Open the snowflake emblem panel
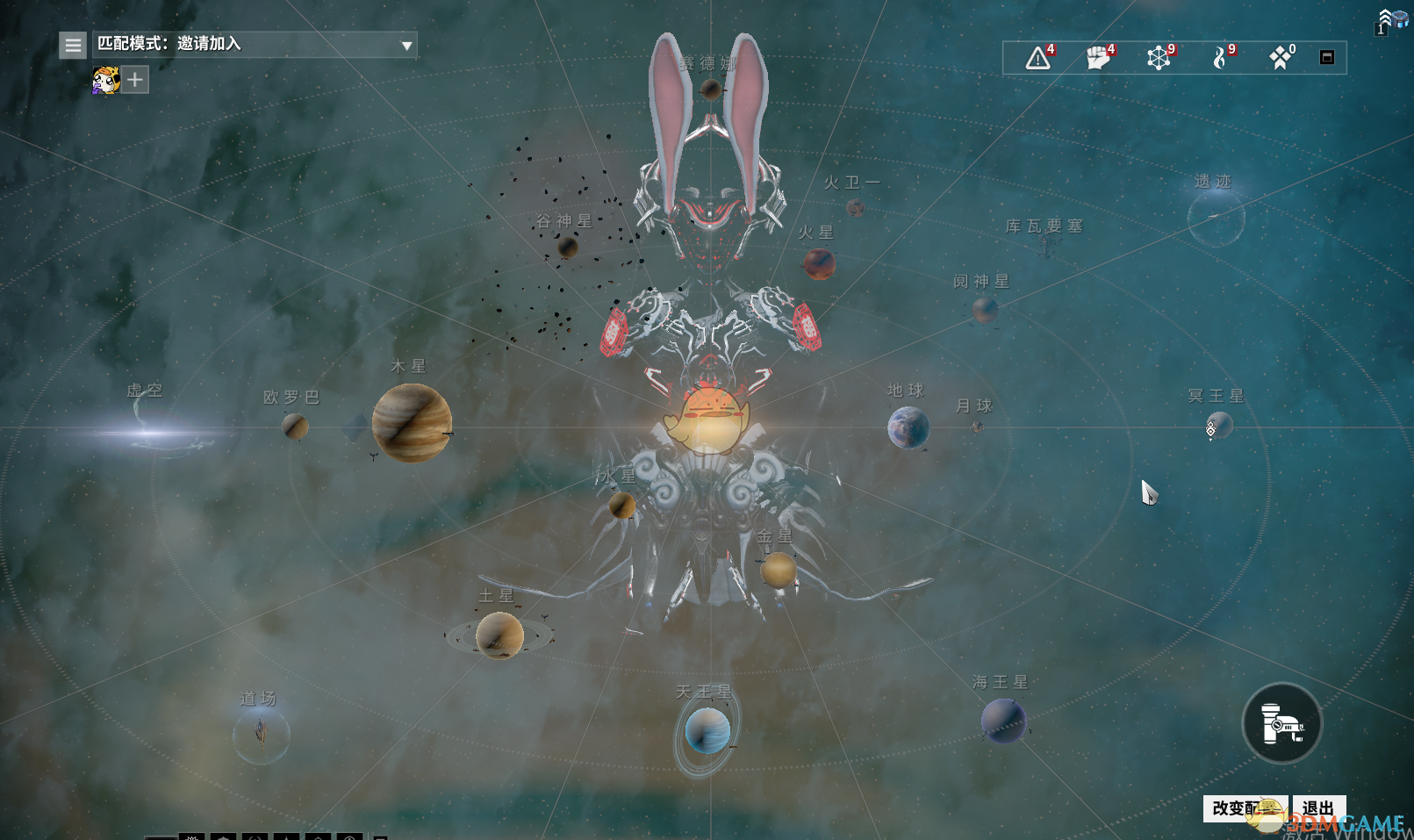 [1159, 59]
